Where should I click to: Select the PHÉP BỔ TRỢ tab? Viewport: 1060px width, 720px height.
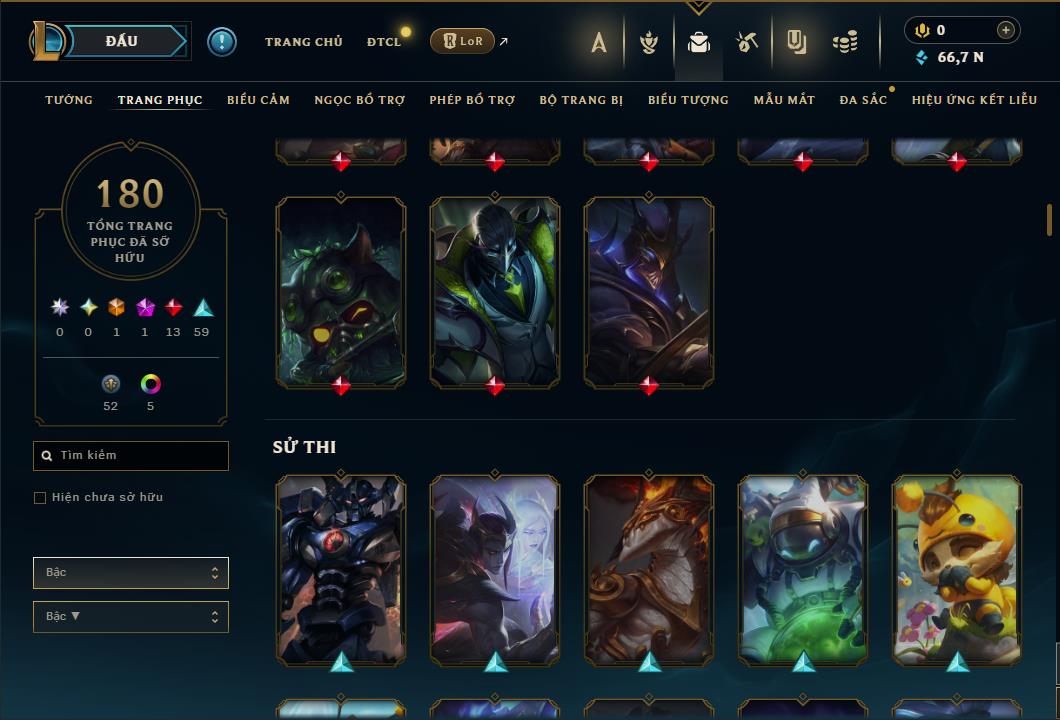(x=472, y=100)
